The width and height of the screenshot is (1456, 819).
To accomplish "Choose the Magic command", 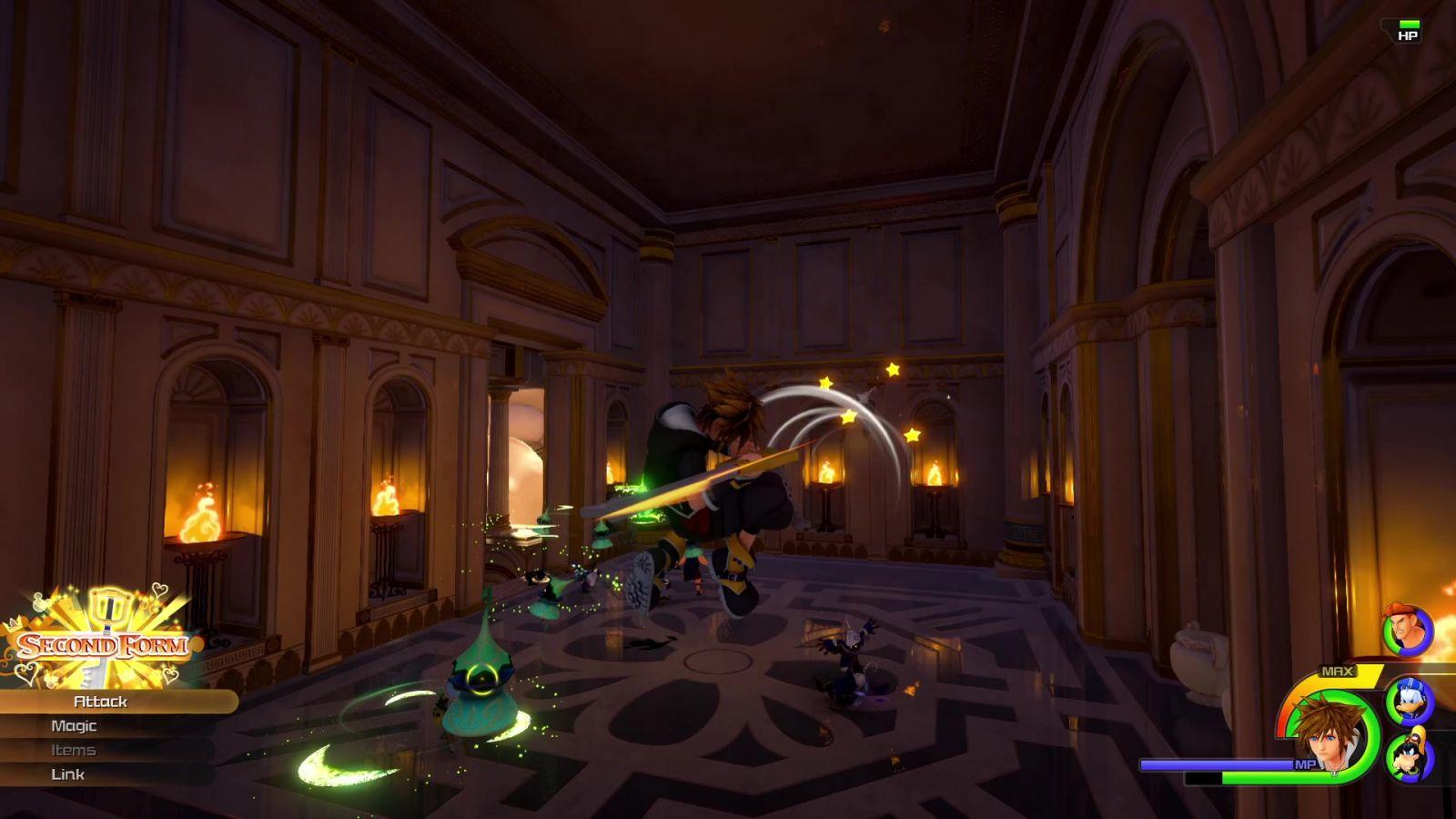I will click(x=74, y=726).
